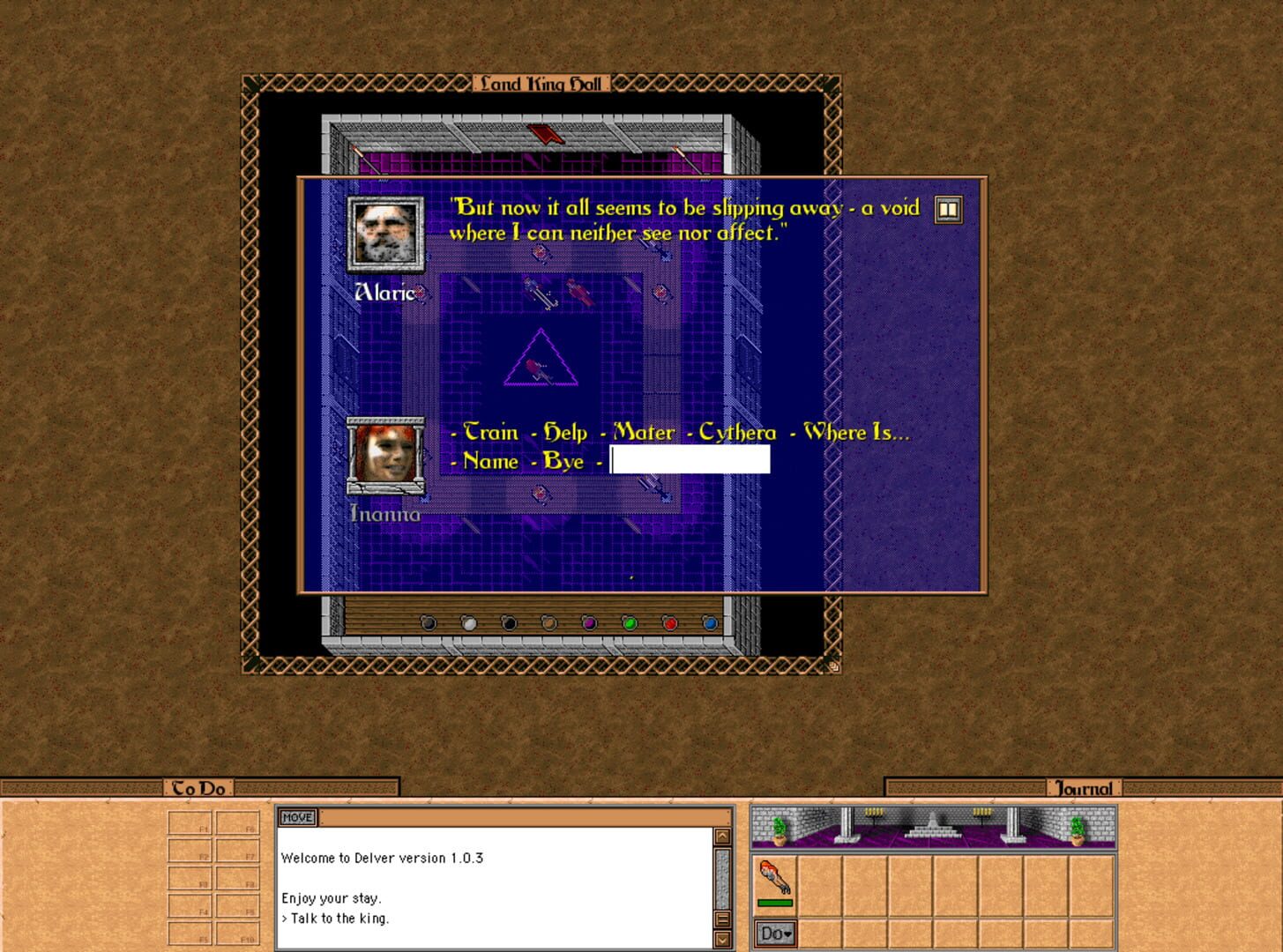The height and width of the screenshot is (952, 1283).
Task: Select the blue shield token on the hall floor
Action: 708,623
